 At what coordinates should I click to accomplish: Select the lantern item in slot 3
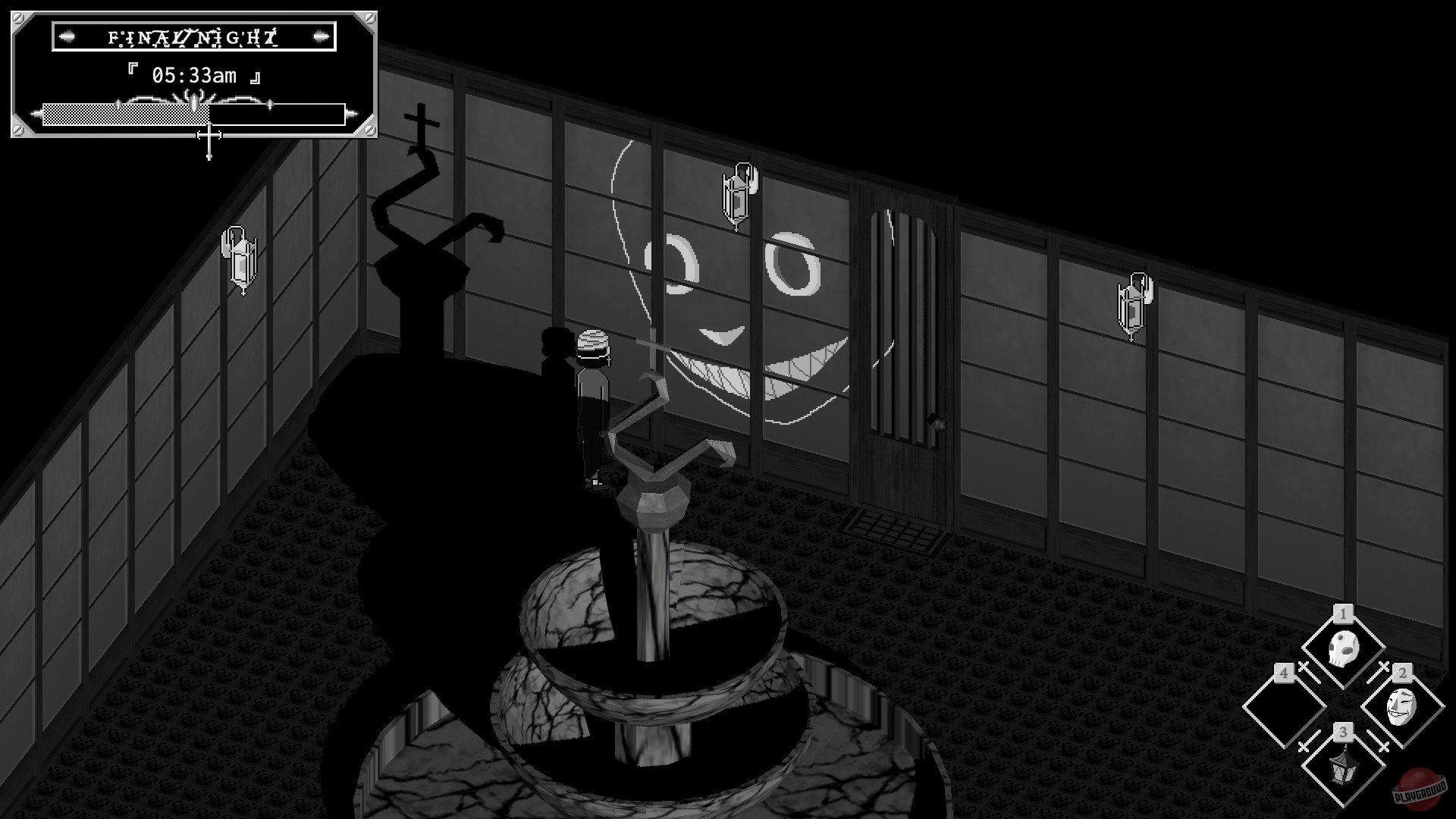click(x=1343, y=768)
